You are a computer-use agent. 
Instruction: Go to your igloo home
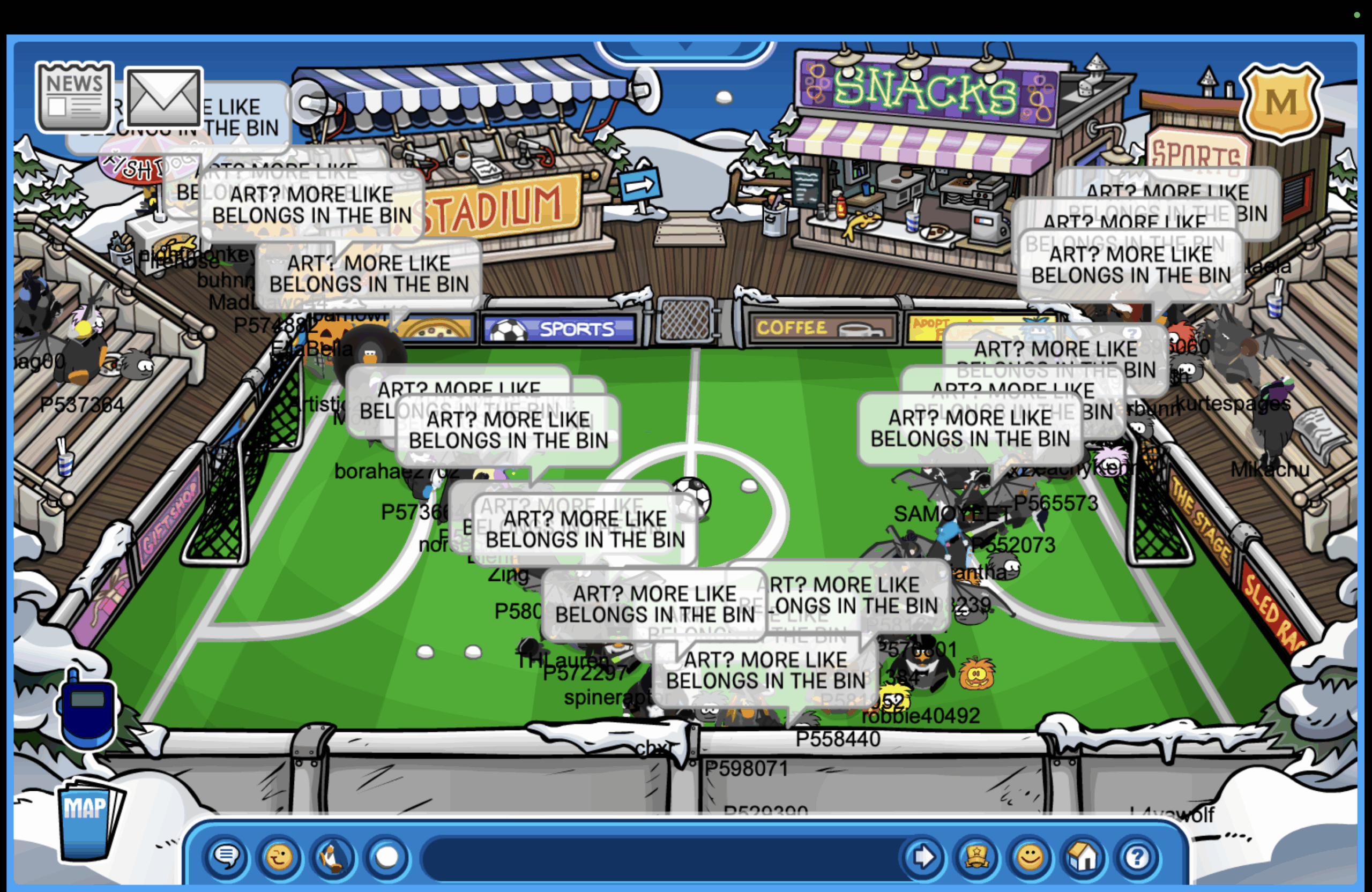(1083, 857)
